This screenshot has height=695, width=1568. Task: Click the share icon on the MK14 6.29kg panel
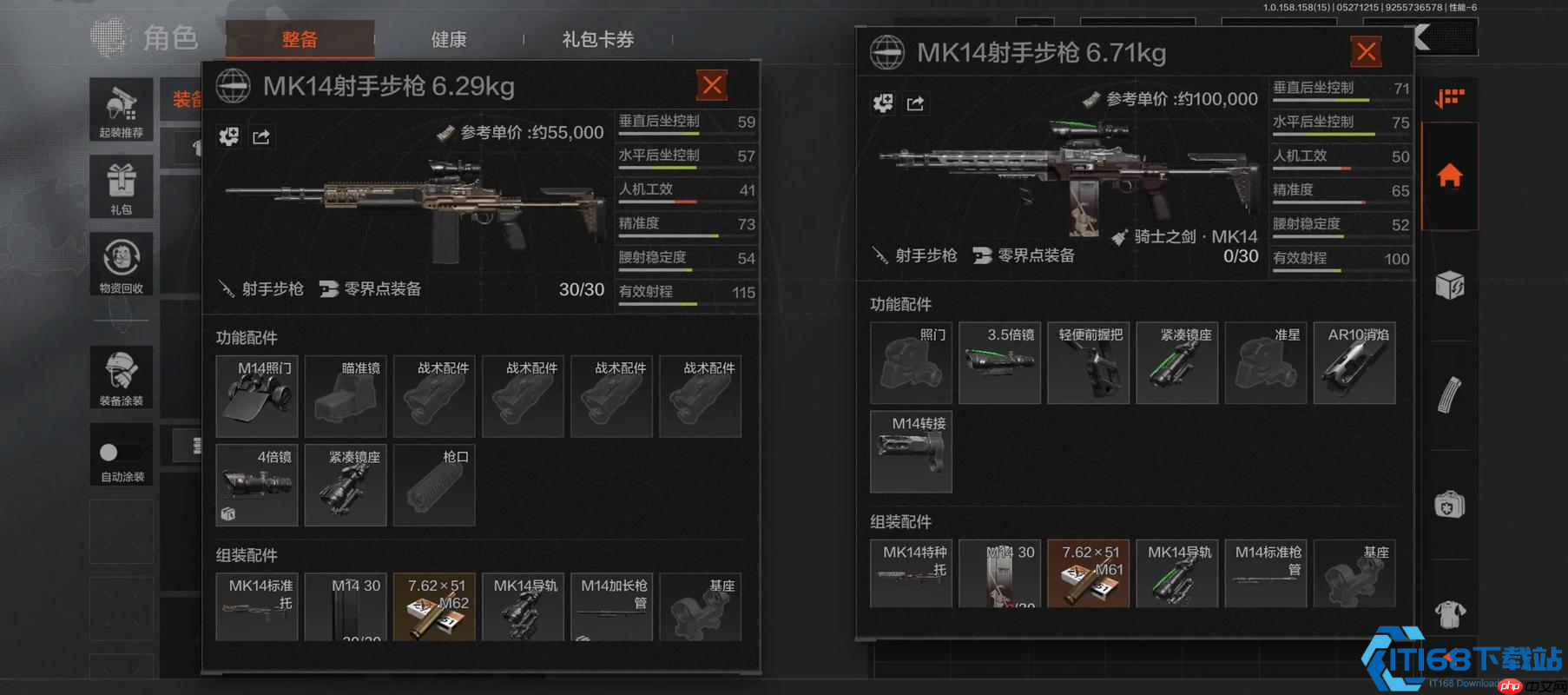tap(262, 137)
